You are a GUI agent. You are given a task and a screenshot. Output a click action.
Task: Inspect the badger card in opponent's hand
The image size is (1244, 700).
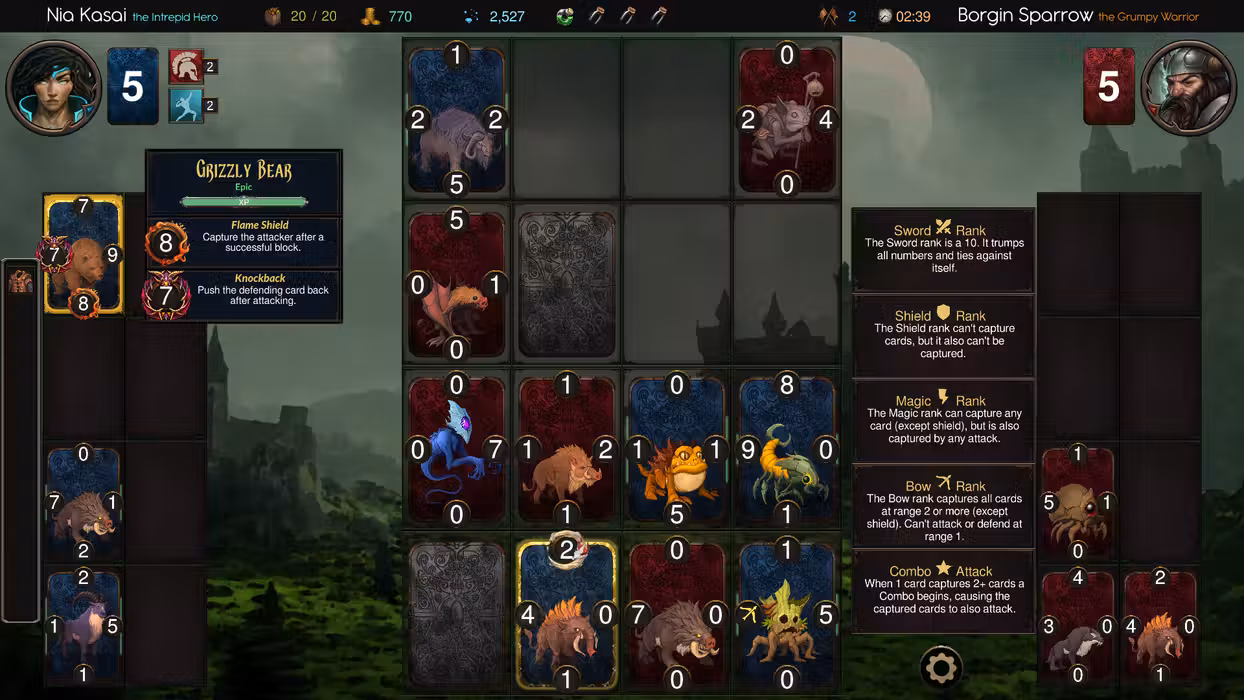tap(1078, 625)
